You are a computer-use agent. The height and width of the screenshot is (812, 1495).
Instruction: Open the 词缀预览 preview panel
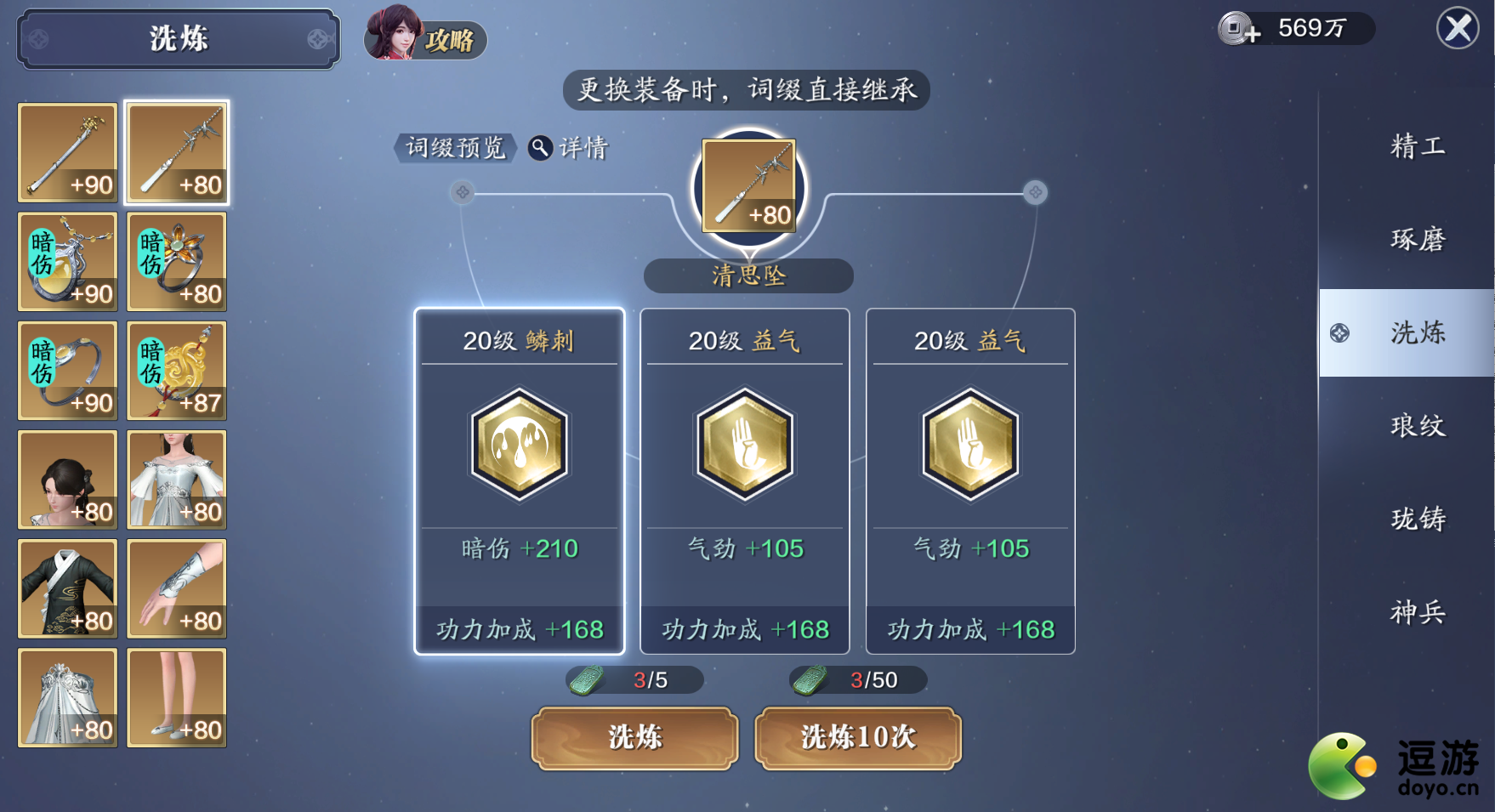coord(457,146)
